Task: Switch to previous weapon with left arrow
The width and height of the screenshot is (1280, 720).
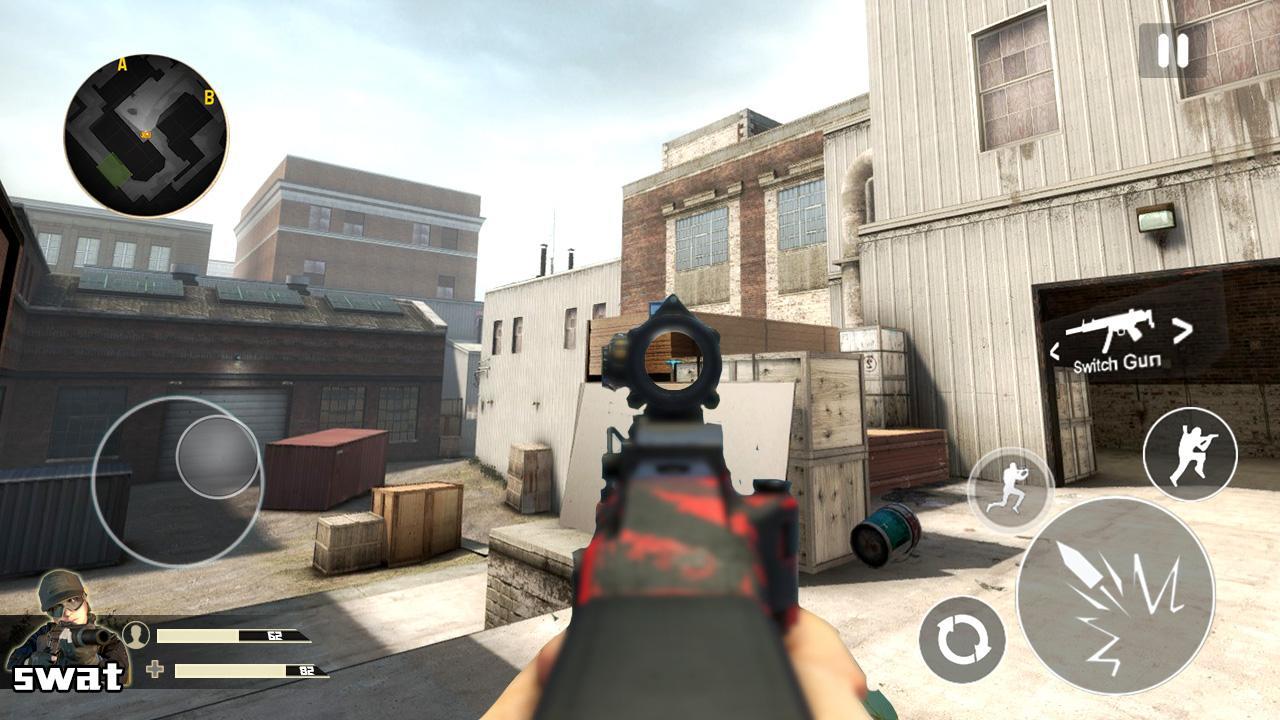Action: coord(1055,350)
